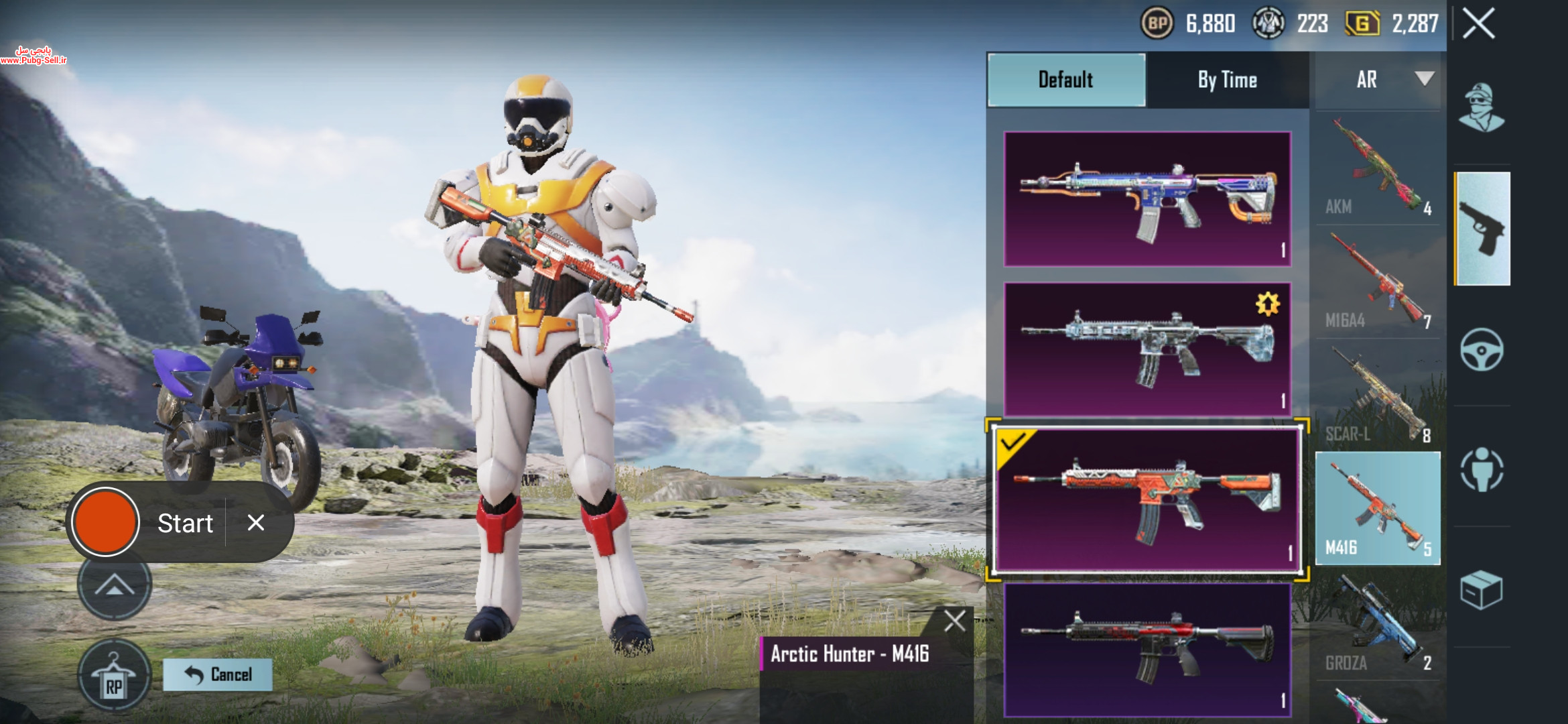Select the equipped orange Arctic Hunter M416
1568x724 pixels.
1147,500
